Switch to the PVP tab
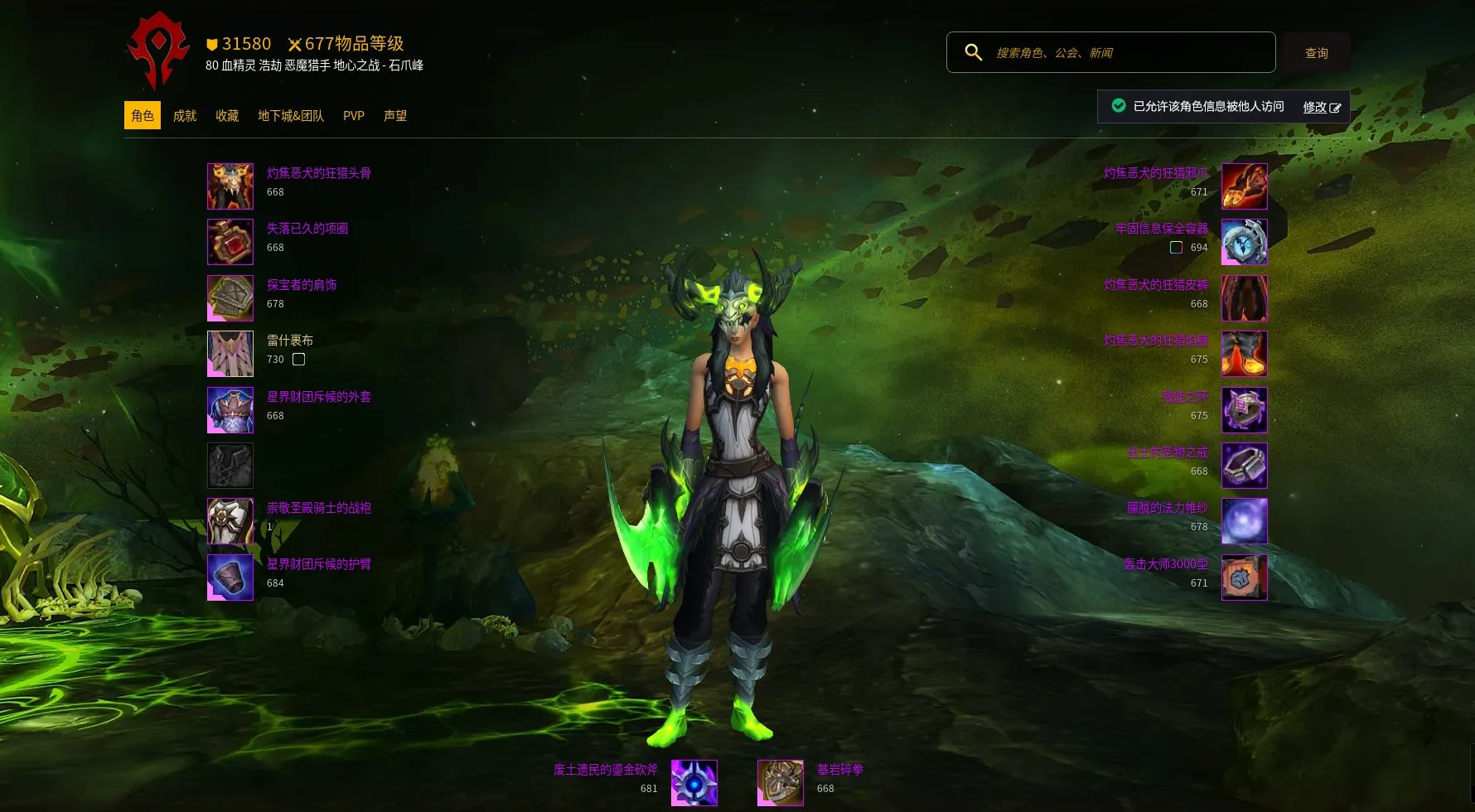 coord(354,116)
